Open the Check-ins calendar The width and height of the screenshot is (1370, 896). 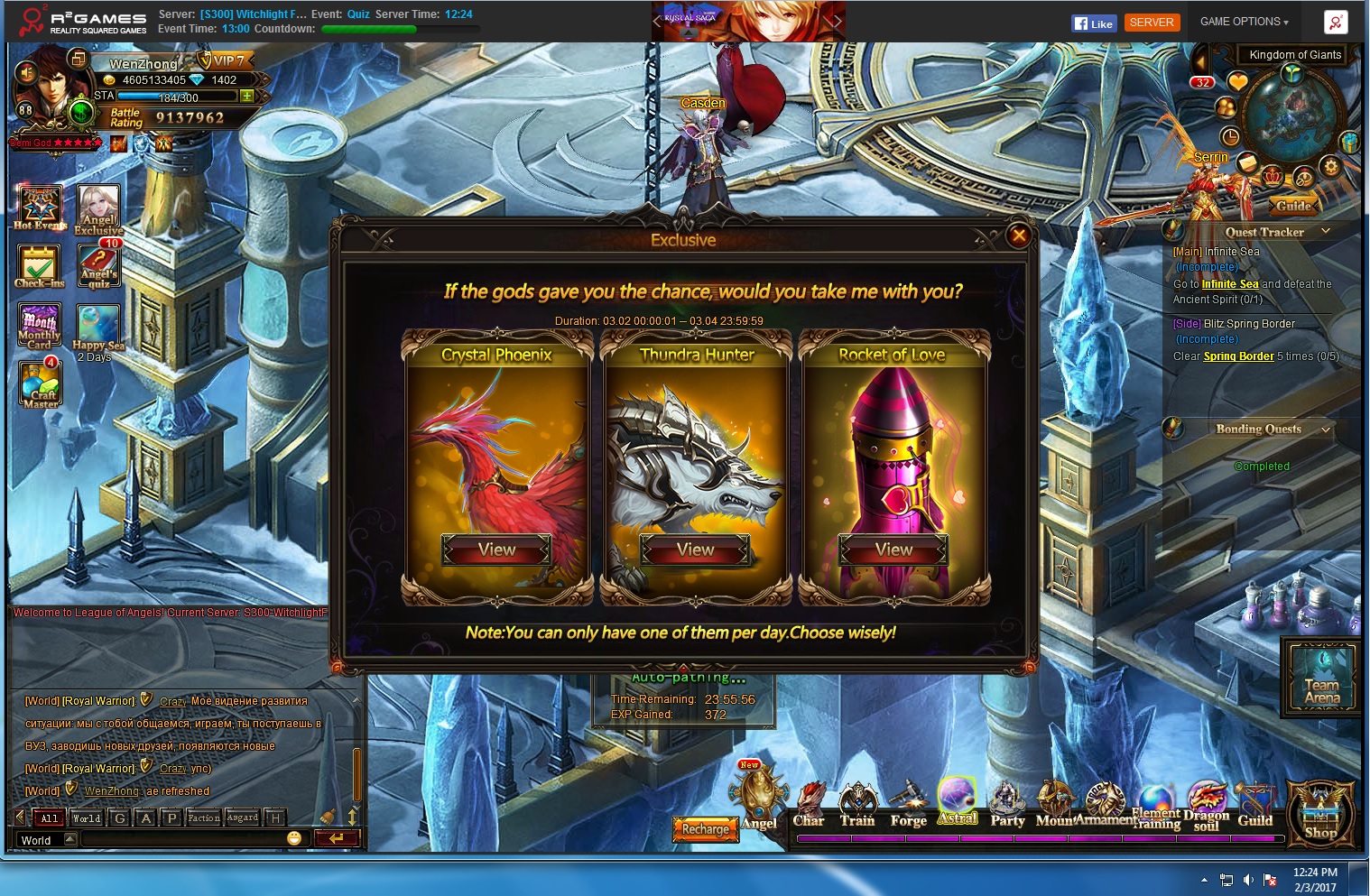coord(39,266)
